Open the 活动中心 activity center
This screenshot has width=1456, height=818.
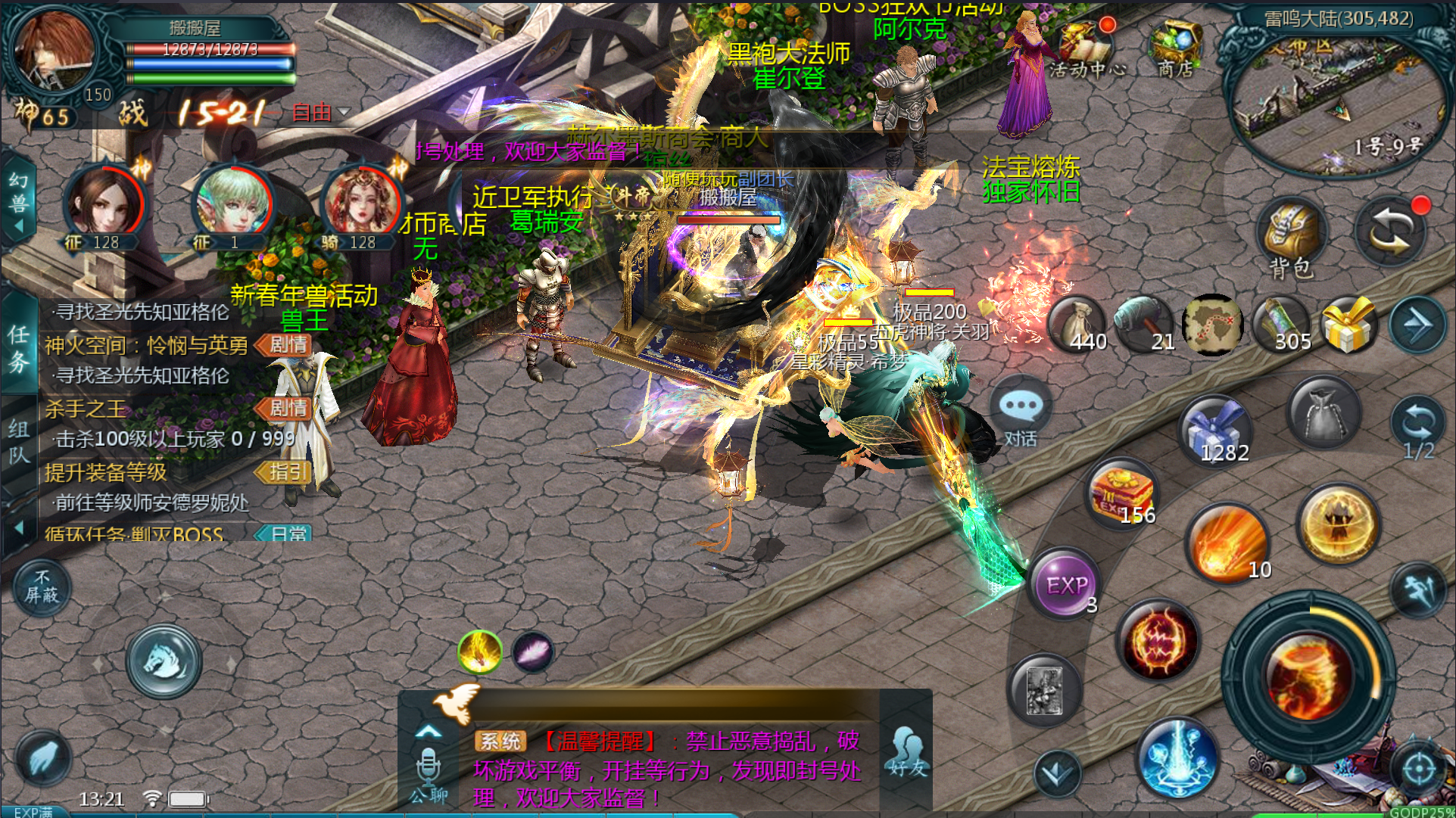pyautogui.click(x=1087, y=47)
